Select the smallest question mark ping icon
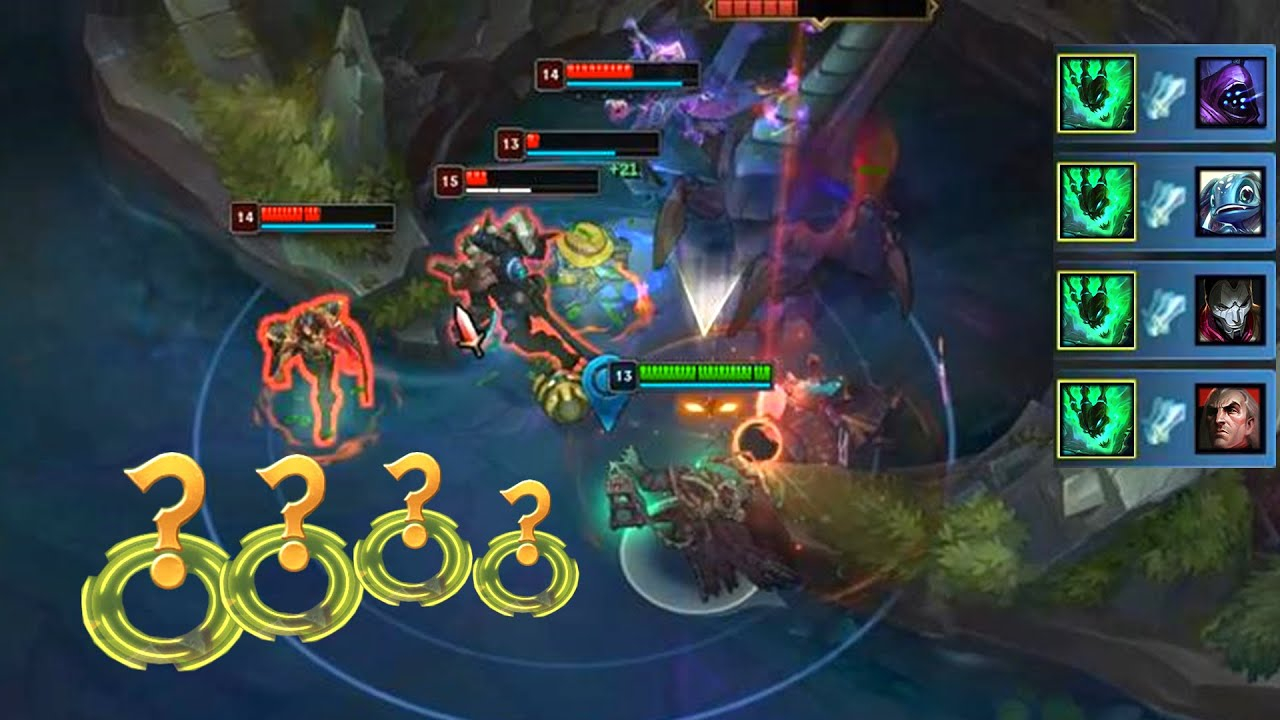This screenshot has width=1280, height=720. pos(528,555)
